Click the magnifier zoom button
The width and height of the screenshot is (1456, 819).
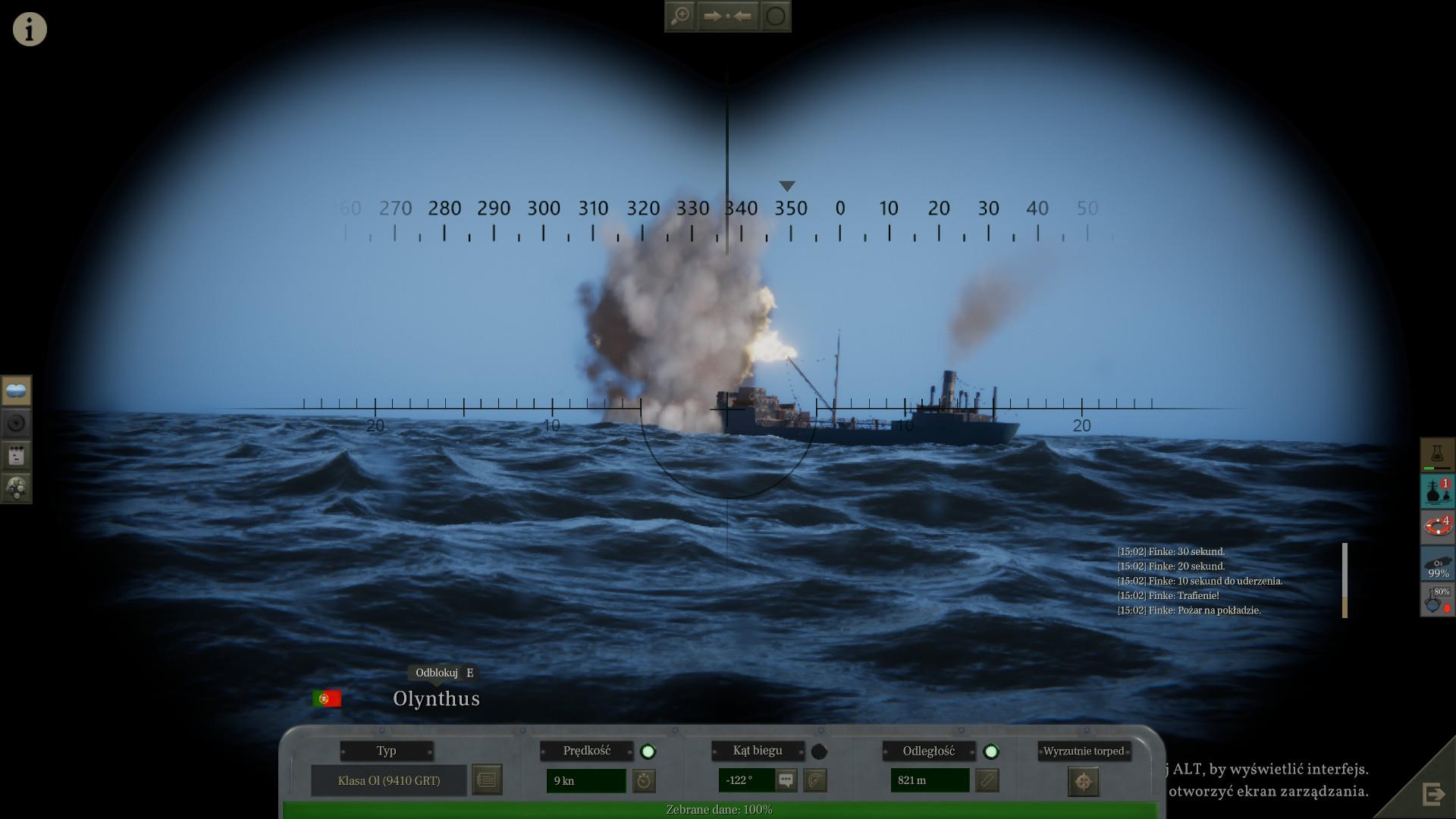pyautogui.click(x=680, y=16)
